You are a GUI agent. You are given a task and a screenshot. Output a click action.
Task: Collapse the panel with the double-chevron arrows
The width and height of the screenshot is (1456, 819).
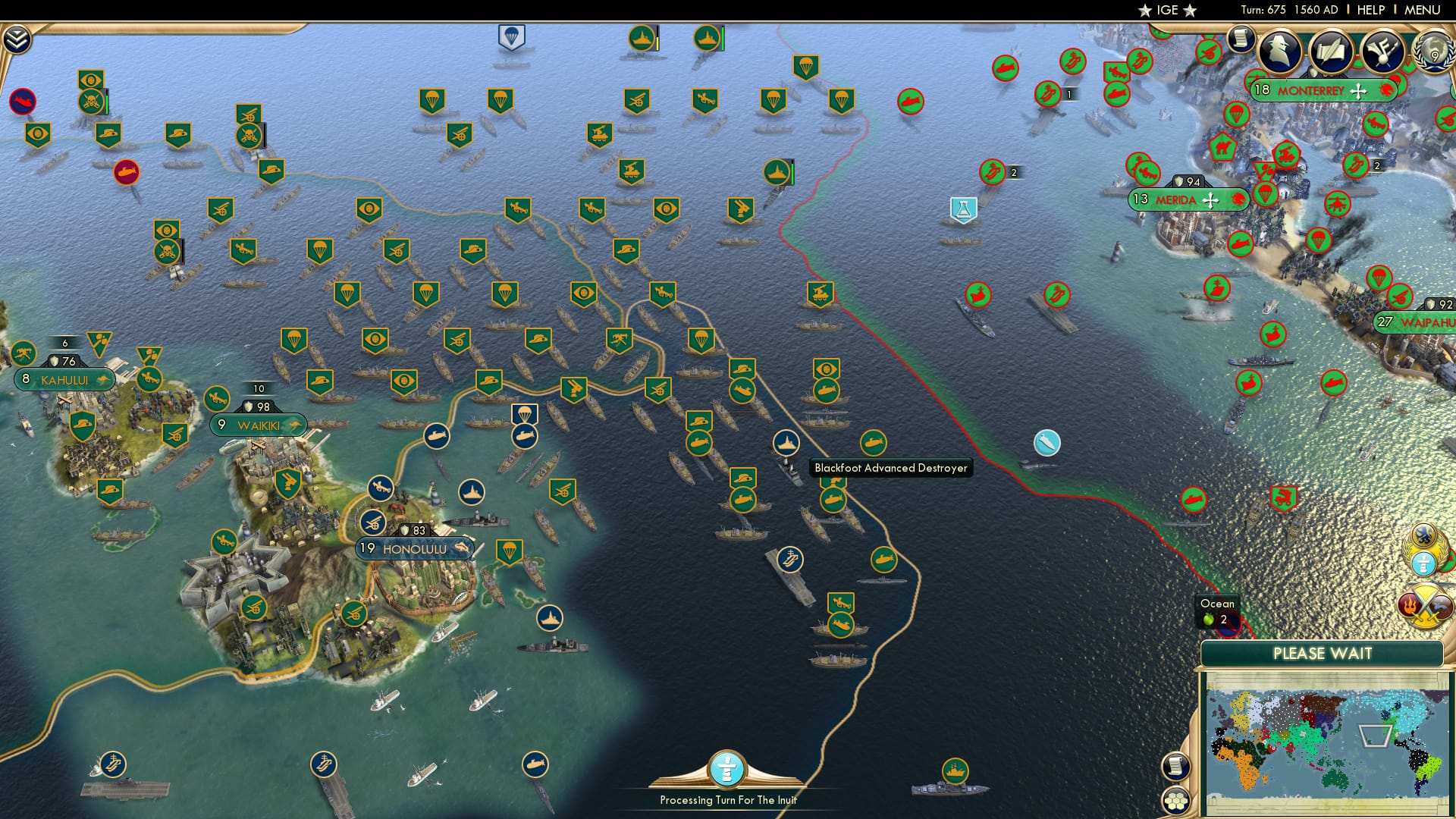[17, 39]
